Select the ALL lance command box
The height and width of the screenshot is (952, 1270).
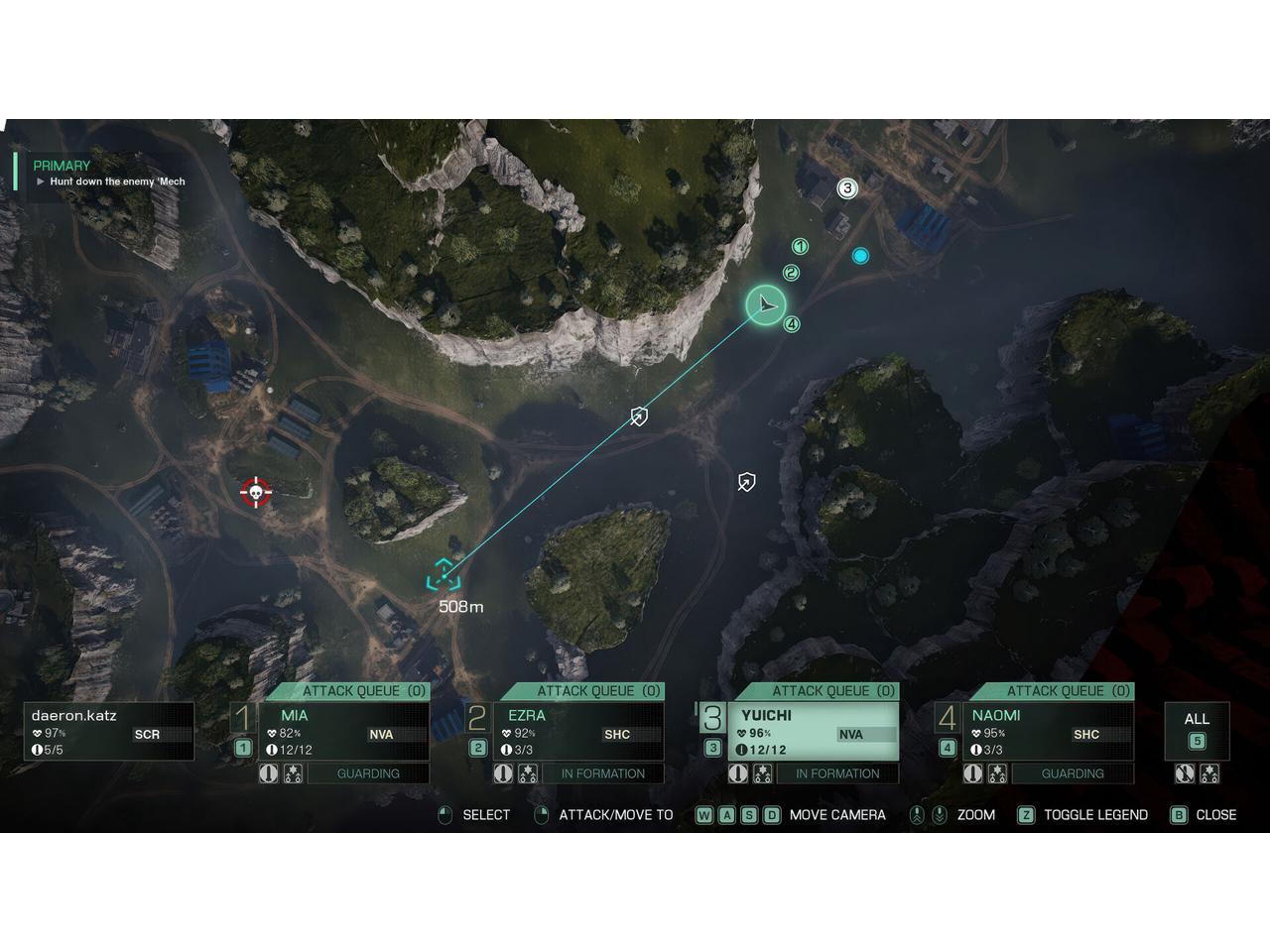pos(1197,730)
